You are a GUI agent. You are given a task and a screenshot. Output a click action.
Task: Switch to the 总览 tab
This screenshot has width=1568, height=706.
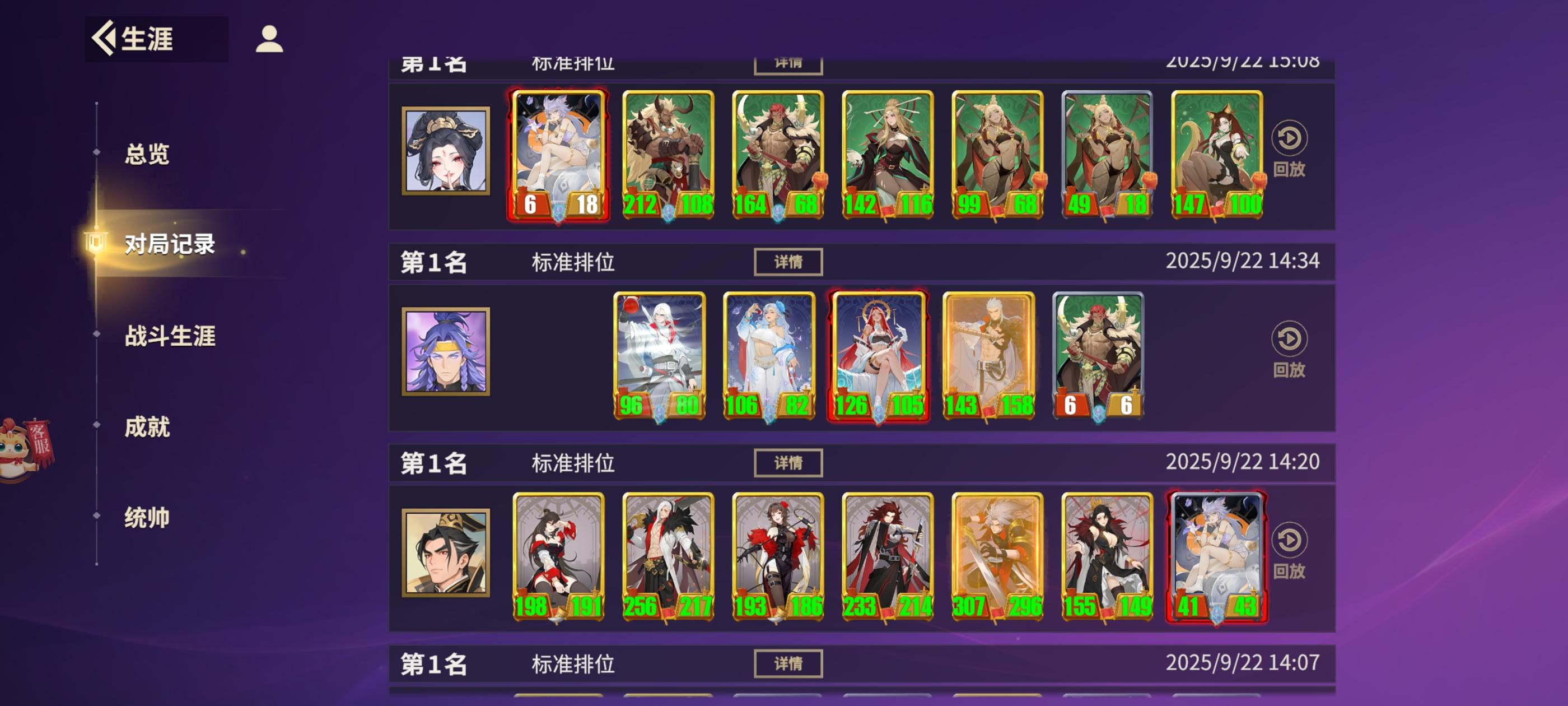click(147, 154)
